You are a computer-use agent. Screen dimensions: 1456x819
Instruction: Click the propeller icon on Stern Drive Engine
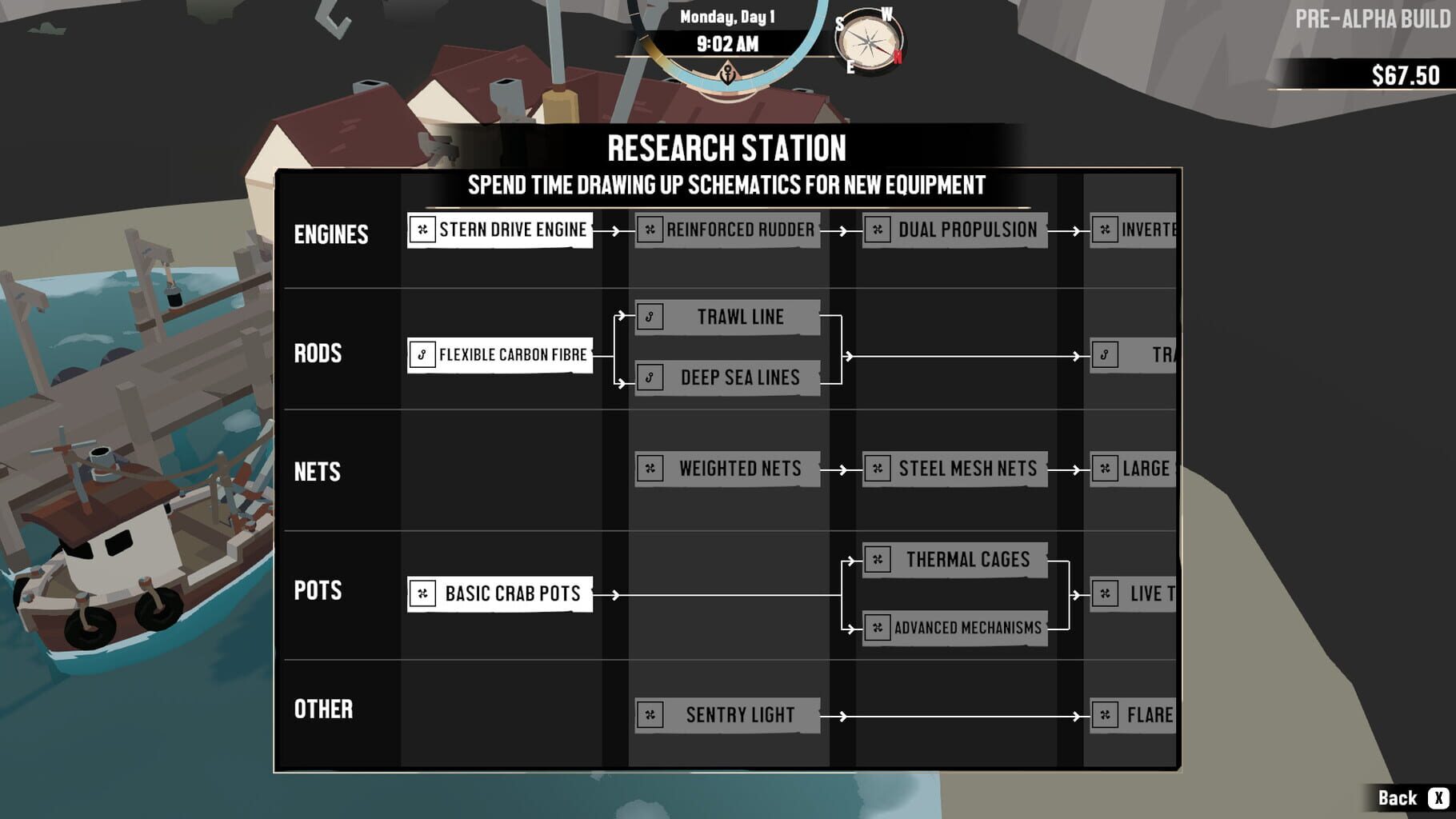(422, 230)
